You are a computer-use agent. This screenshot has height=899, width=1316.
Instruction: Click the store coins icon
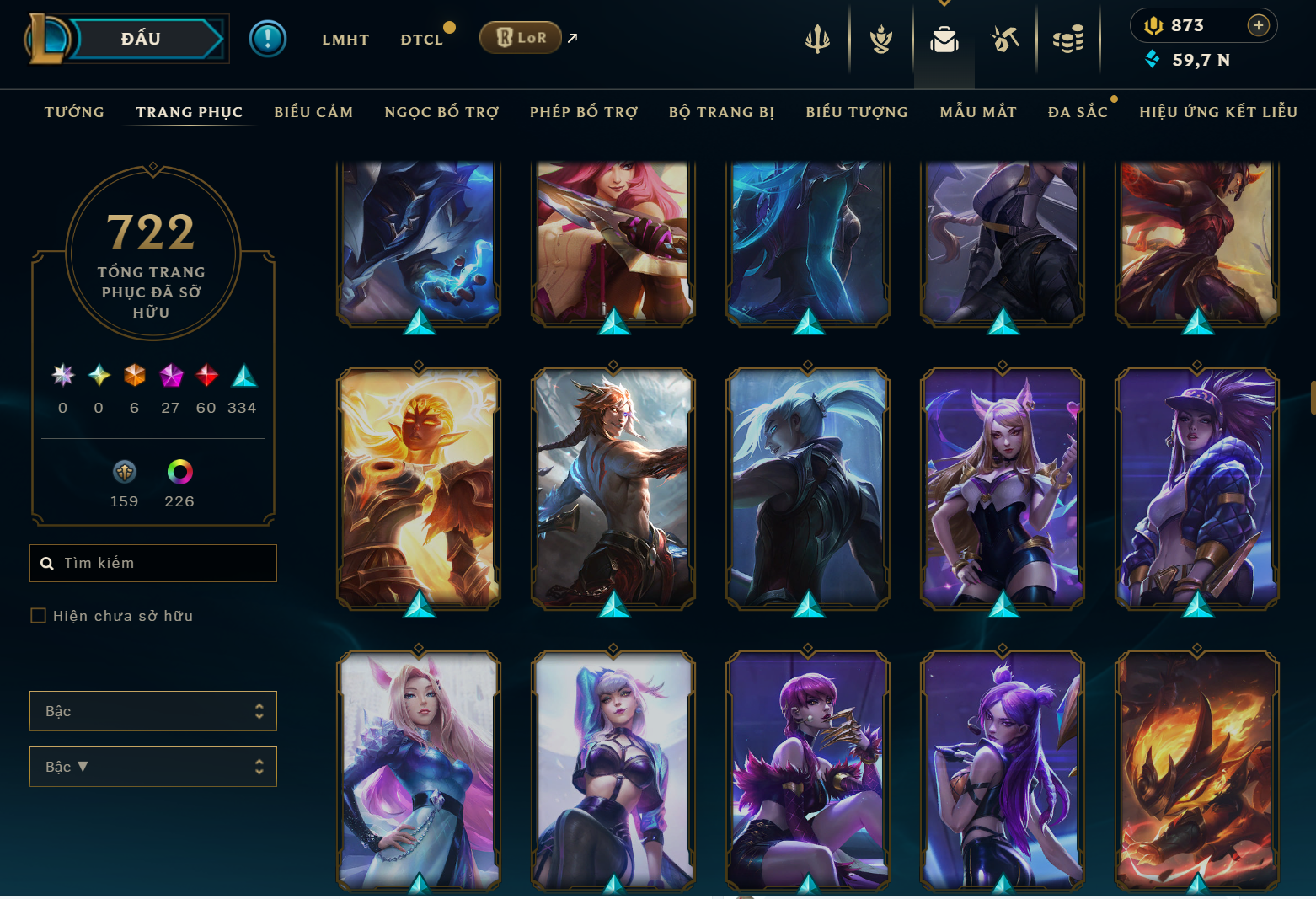pyautogui.click(x=1069, y=38)
